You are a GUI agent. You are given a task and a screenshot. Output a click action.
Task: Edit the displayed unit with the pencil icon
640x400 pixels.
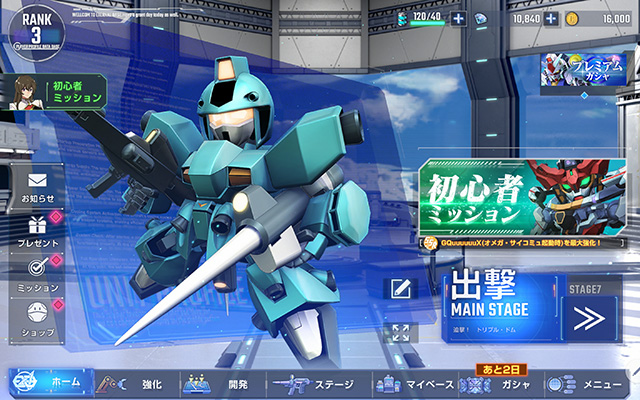pos(400,289)
